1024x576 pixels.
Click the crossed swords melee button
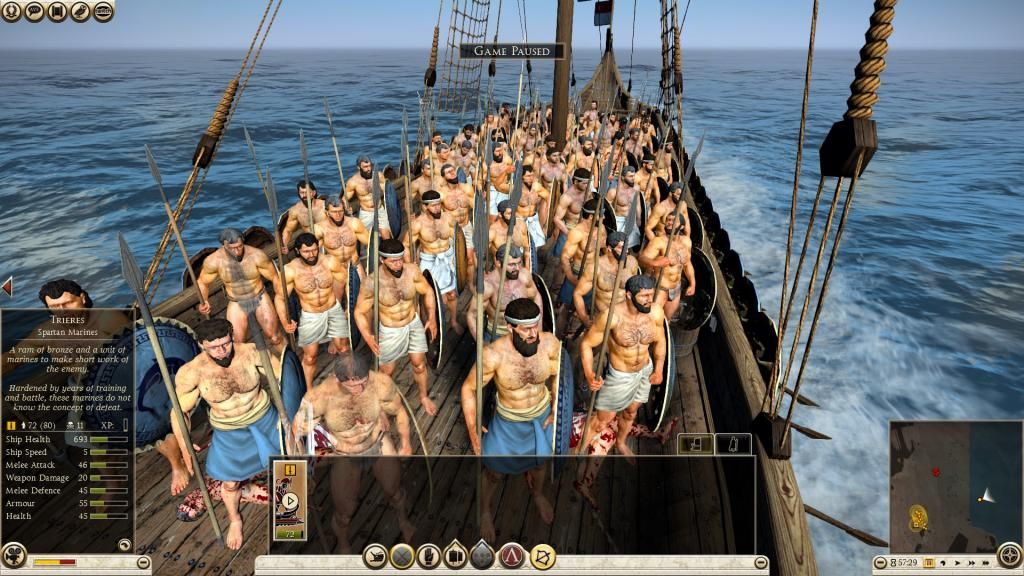coord(402,556)
